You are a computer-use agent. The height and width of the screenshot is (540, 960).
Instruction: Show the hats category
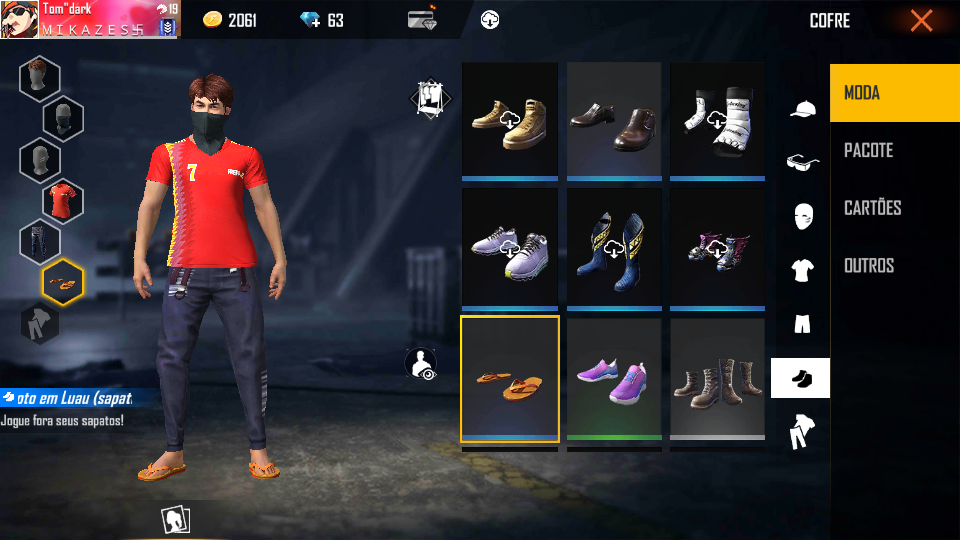[x=802, y=109]
